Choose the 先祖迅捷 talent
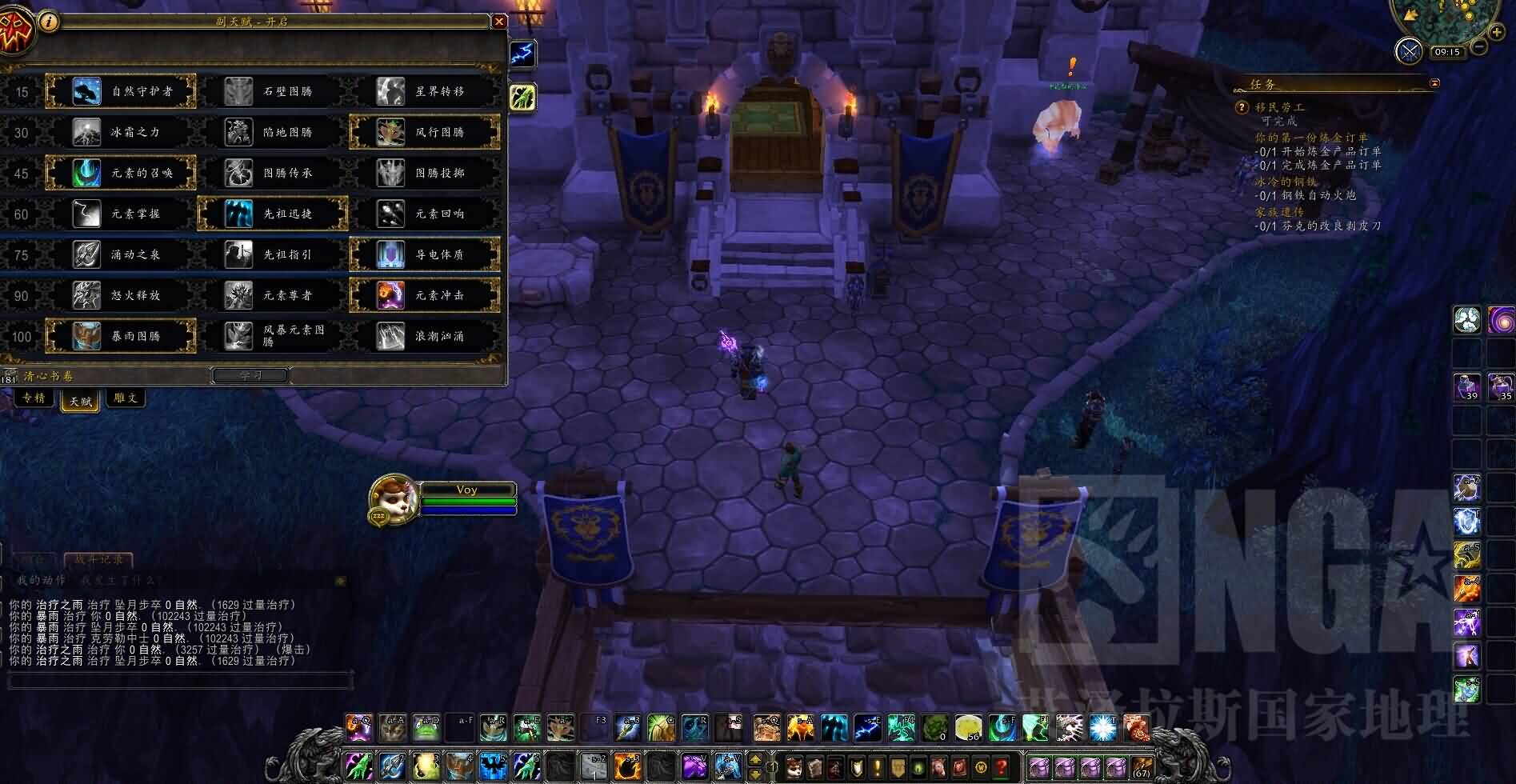Image resolution: width=1516 pixels, height=784 pixels. [x=273, y=214]
